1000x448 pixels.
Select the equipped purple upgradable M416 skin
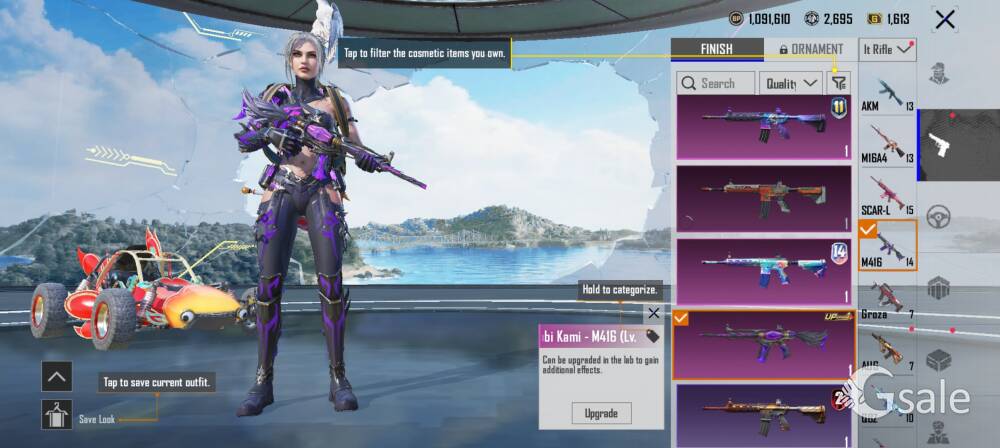(x=764, y=344)
